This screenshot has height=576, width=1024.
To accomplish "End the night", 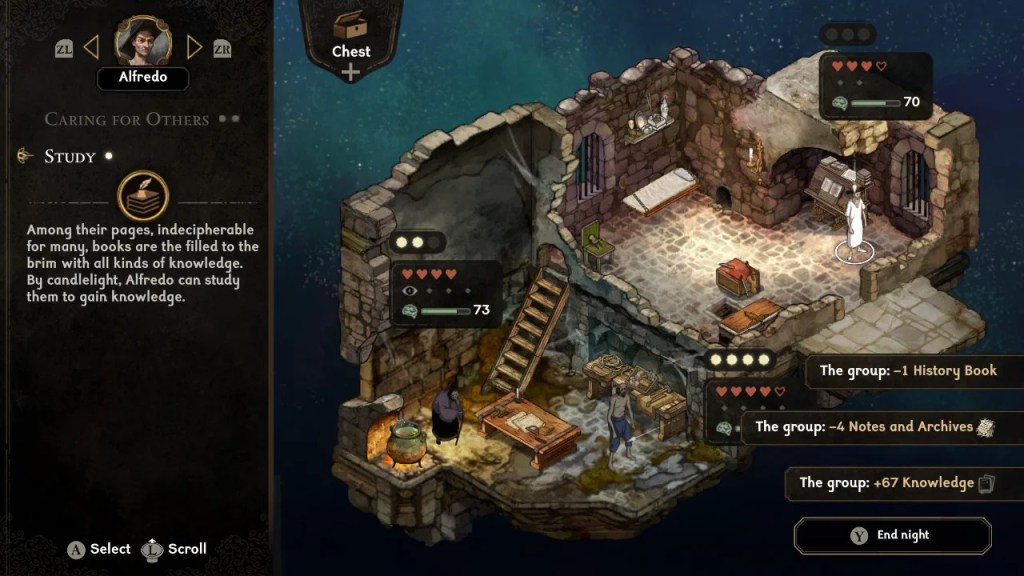I will click(x=892, y=535).
